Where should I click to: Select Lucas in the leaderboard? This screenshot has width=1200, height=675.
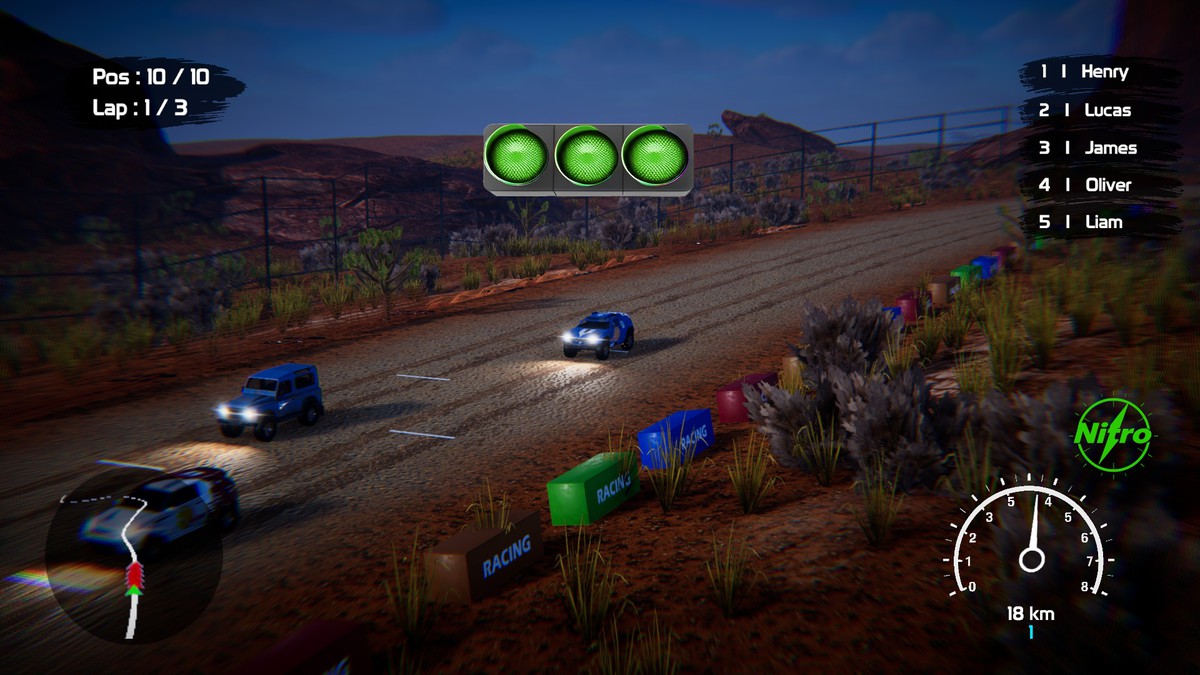(x=1095, y=110)
